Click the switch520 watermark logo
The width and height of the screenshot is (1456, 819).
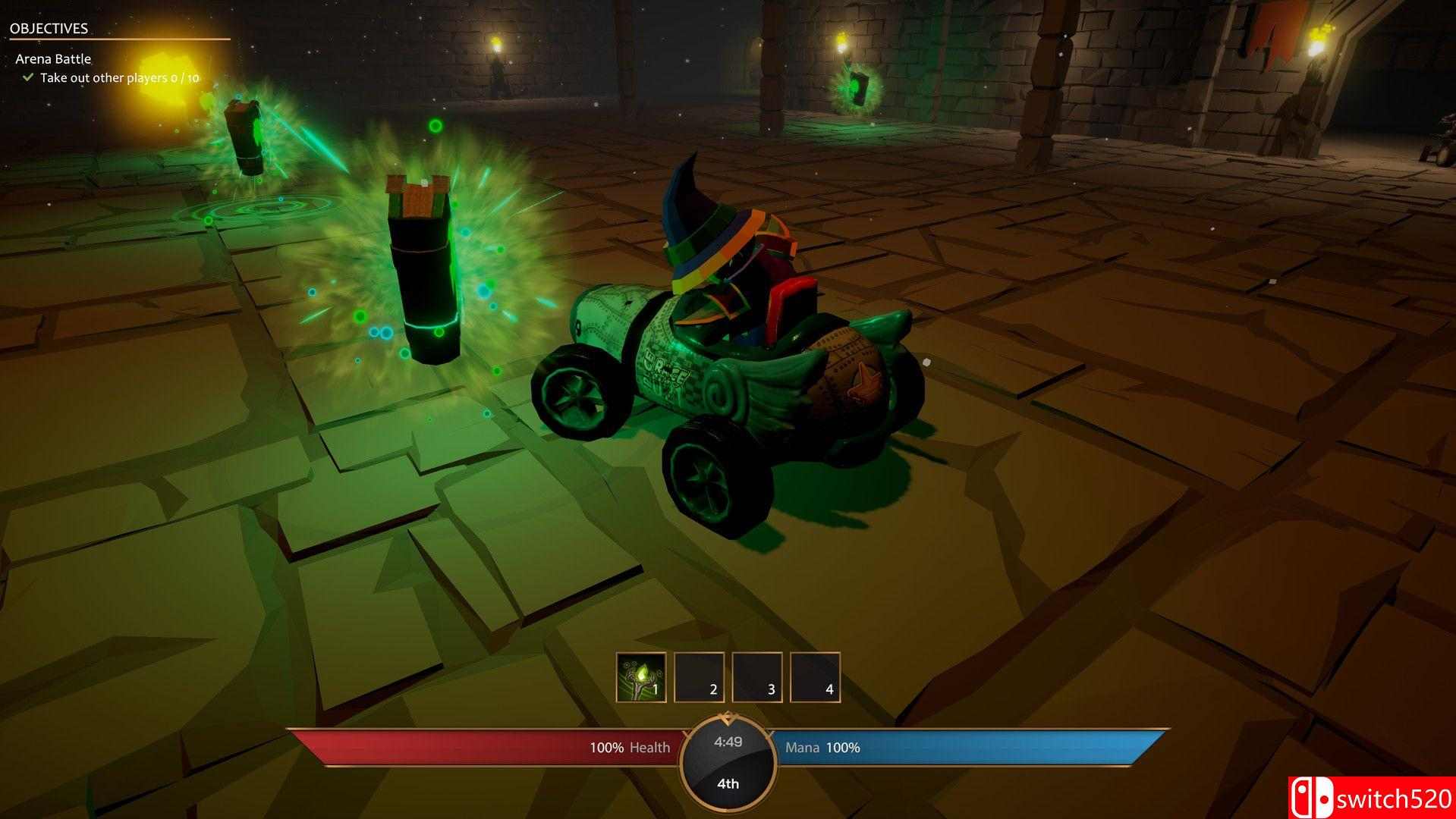[1371, 798]
